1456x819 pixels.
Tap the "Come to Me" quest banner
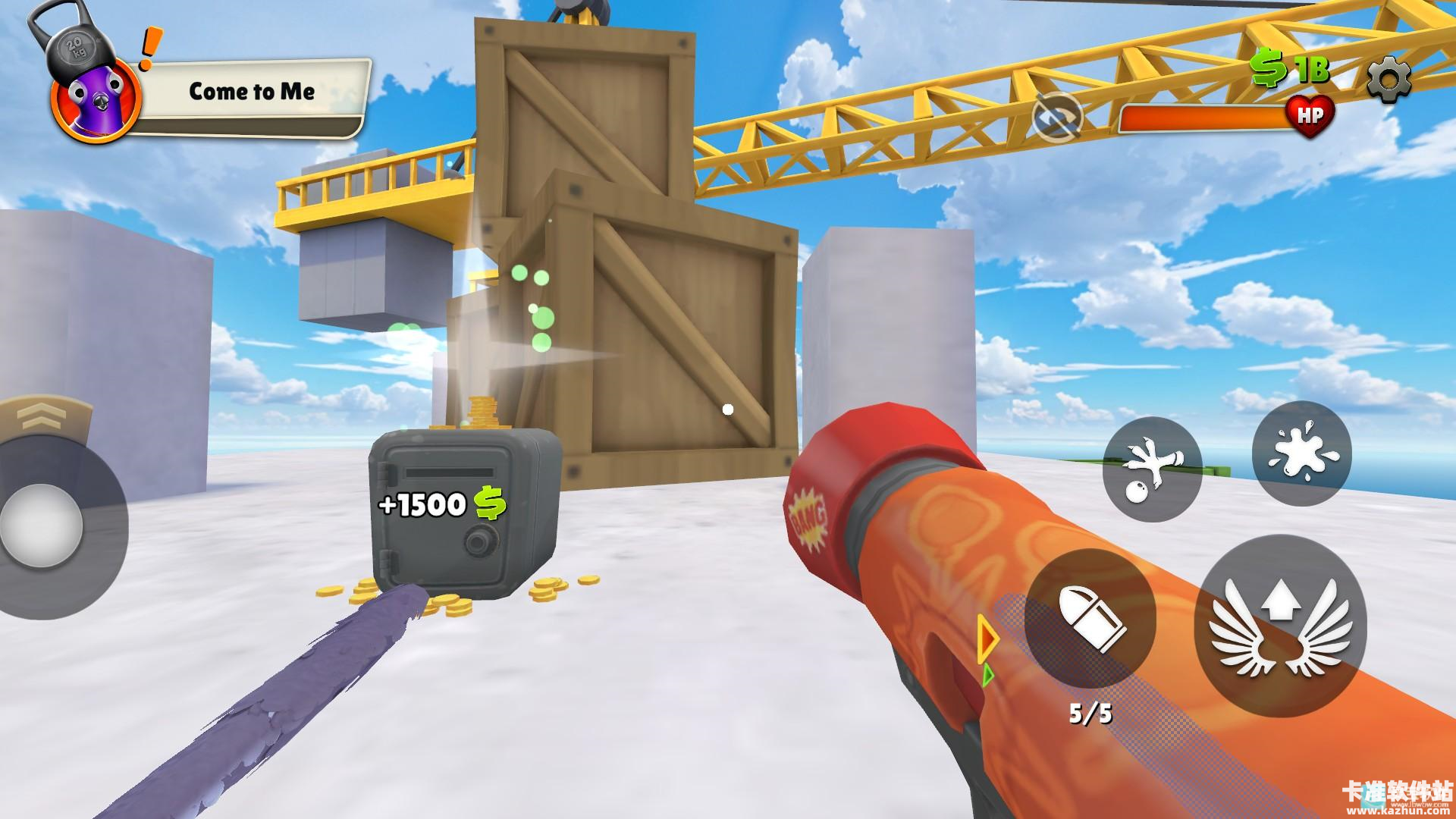(252, 93)
